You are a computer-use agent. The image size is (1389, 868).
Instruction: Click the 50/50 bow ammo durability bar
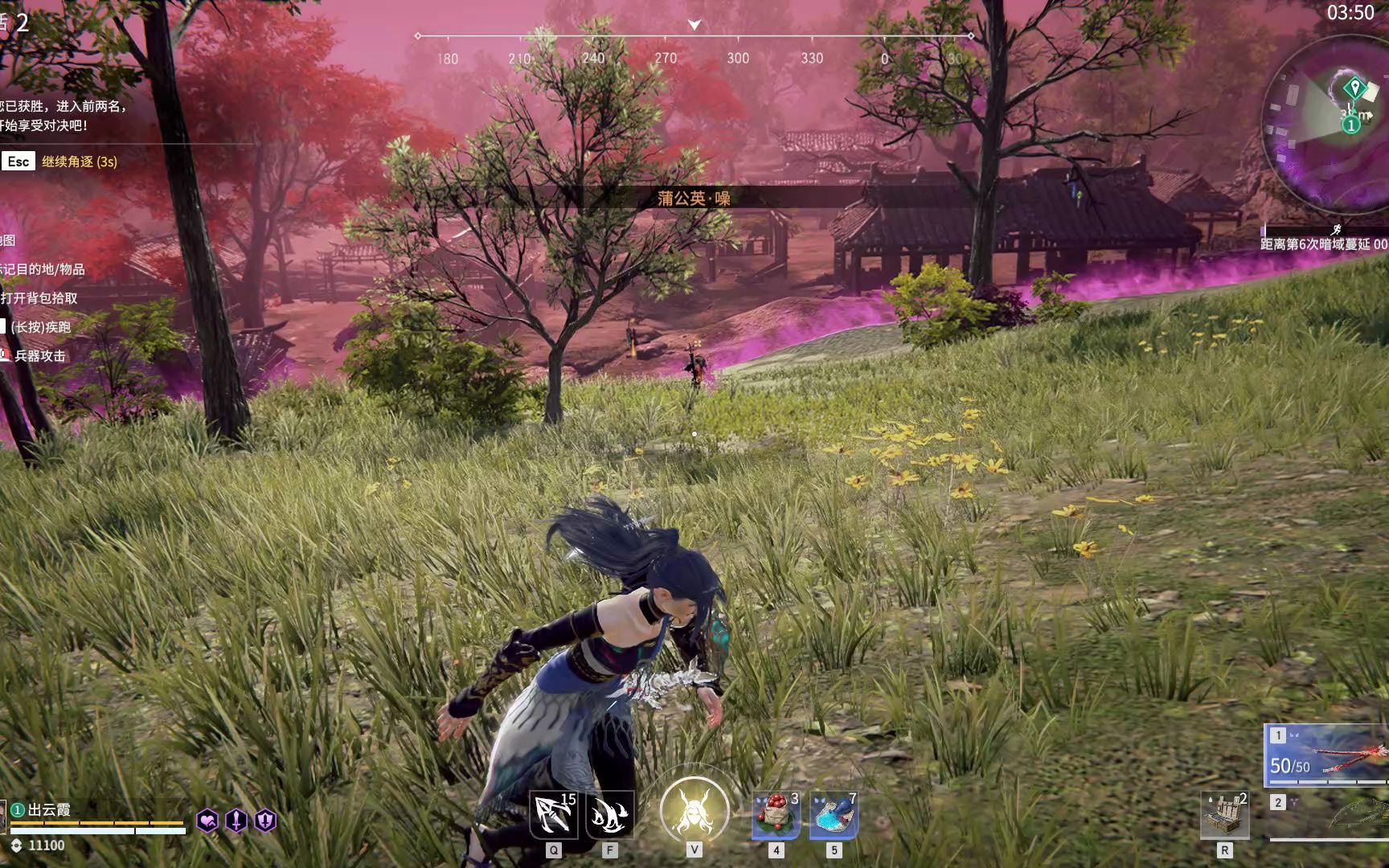(1289, 766)
